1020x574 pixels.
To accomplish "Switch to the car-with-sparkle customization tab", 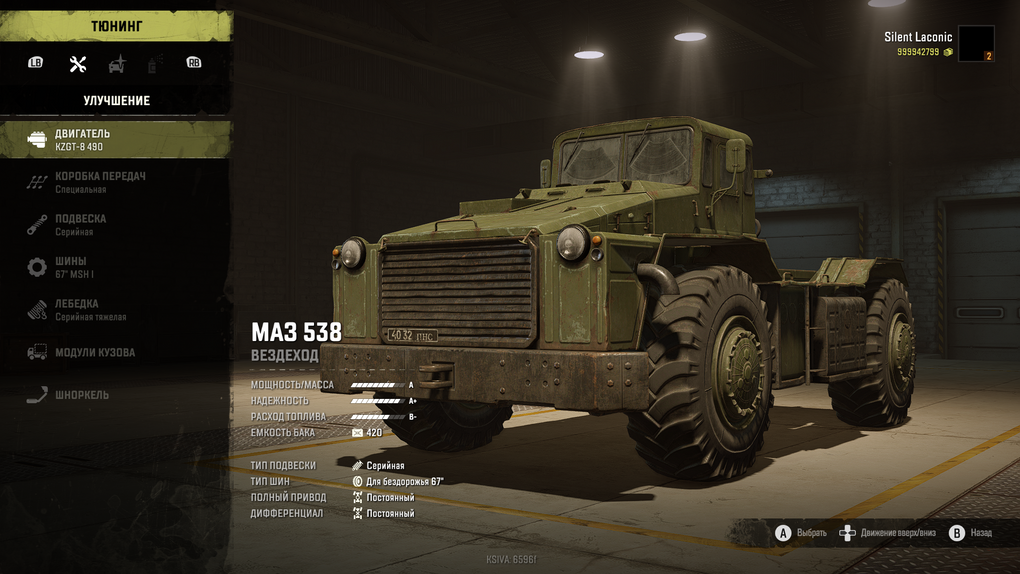I will coord(117,64).
